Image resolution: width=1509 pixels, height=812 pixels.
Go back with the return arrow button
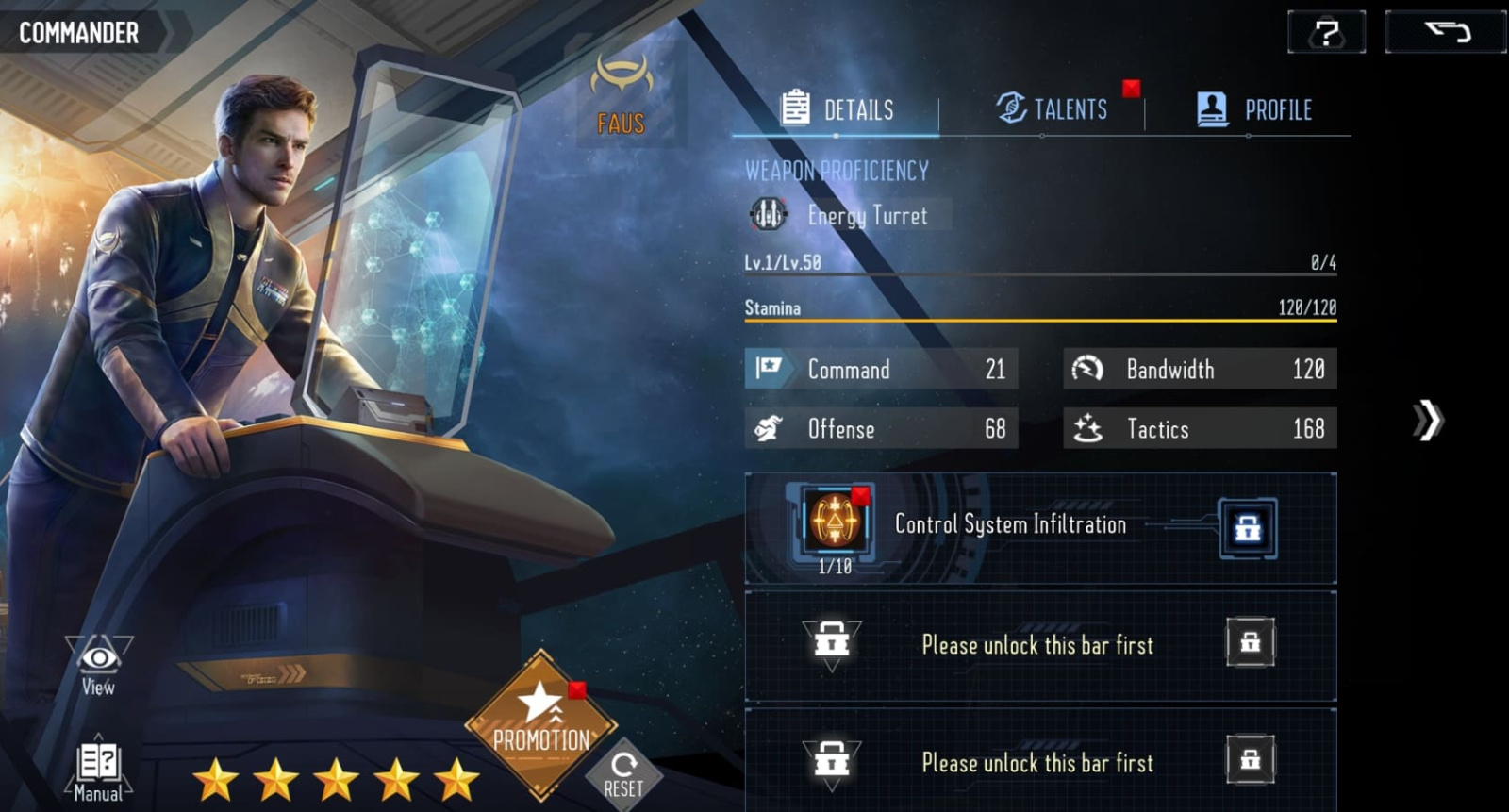pos(1445,33)
